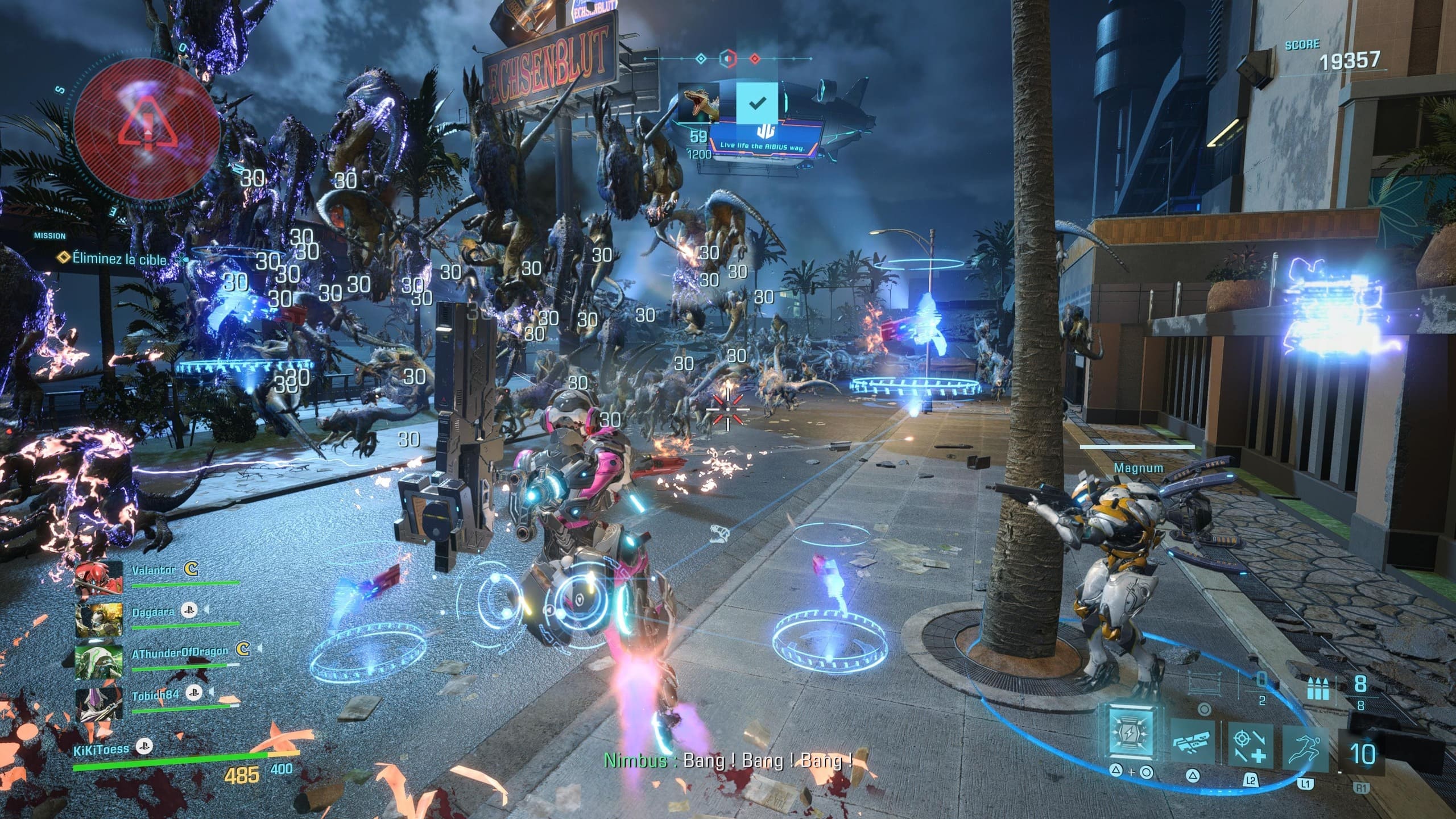Select the checkmark completed objective tile

pyautogui.click(x=757, y=103)
